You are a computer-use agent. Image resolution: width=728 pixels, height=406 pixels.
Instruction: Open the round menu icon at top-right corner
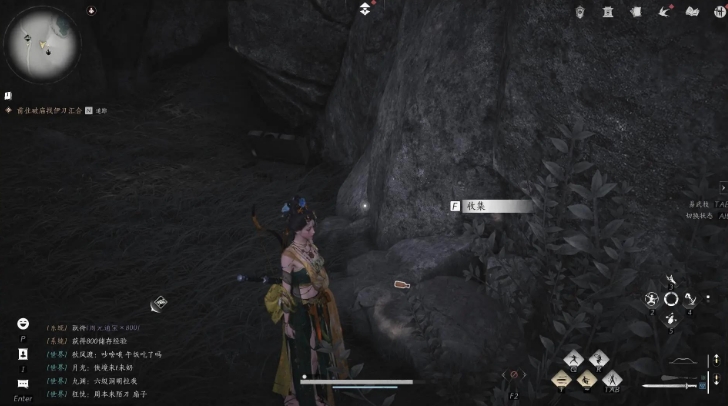[x=716, y=11]
